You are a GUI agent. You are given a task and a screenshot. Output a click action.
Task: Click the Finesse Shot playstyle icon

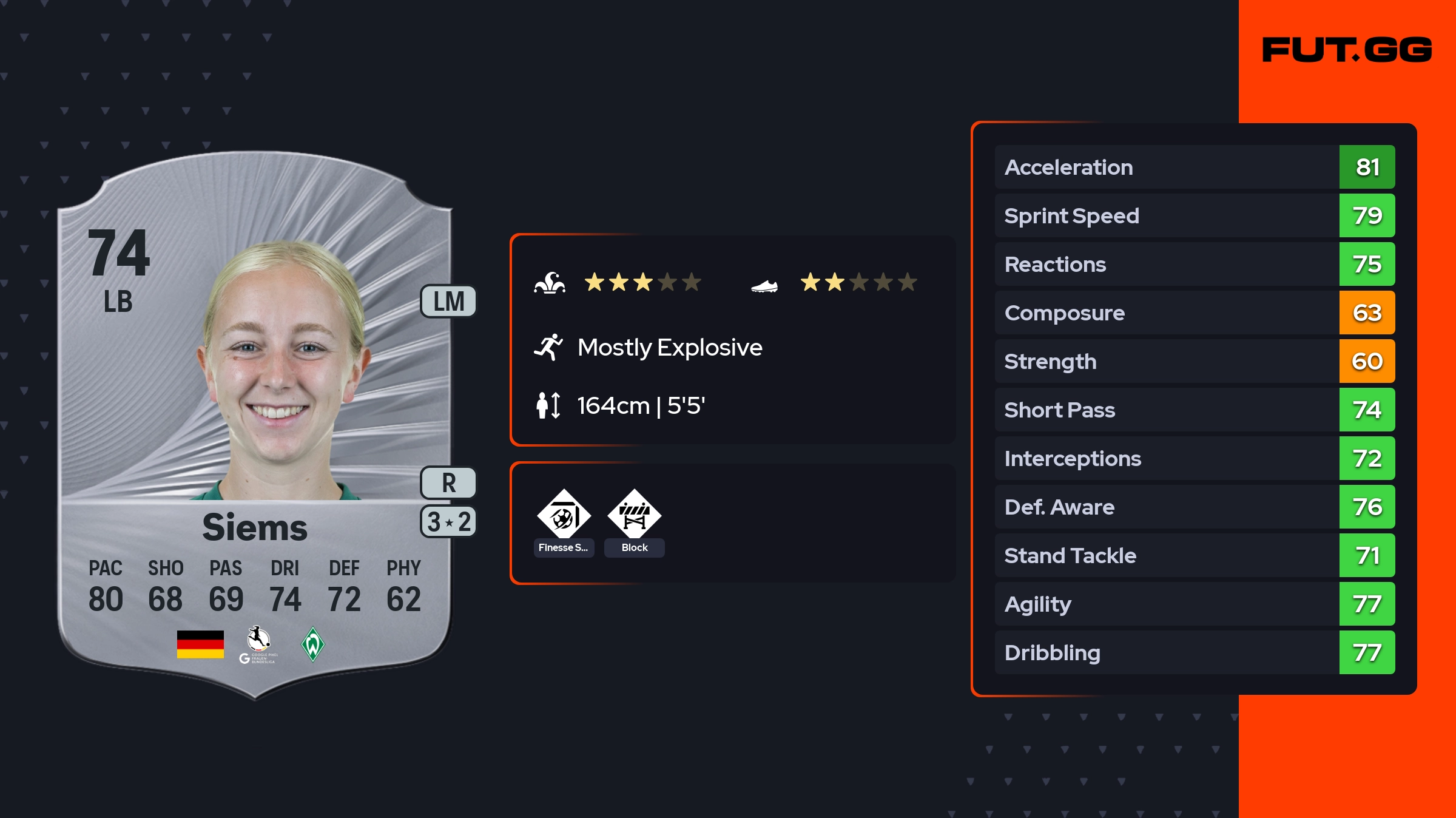[564, 516]
